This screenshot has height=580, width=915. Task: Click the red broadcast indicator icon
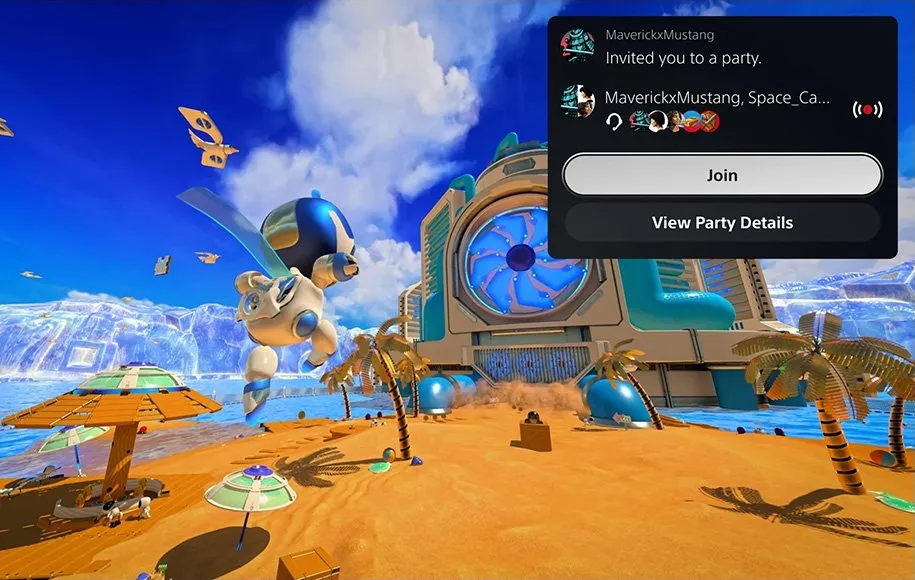click(867, 109)
